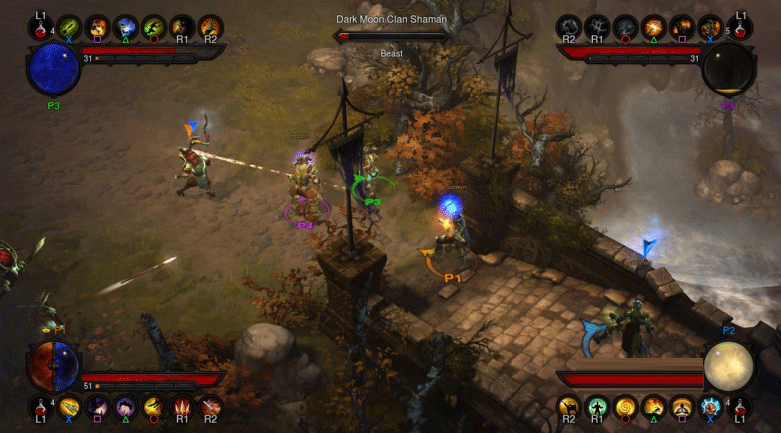
Task: Select P4's green-faced monster skill icon
Action: tap(711, 27)
